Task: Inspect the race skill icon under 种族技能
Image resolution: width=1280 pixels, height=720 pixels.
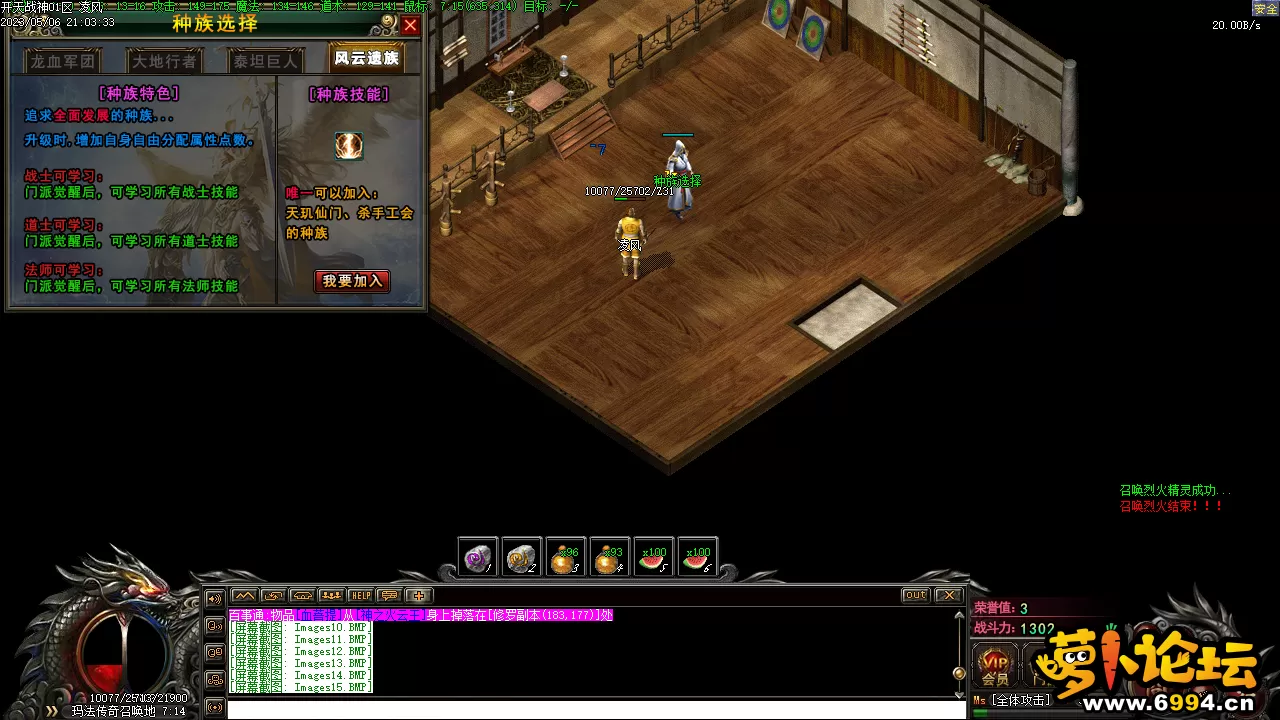Action: coord(349,146)
